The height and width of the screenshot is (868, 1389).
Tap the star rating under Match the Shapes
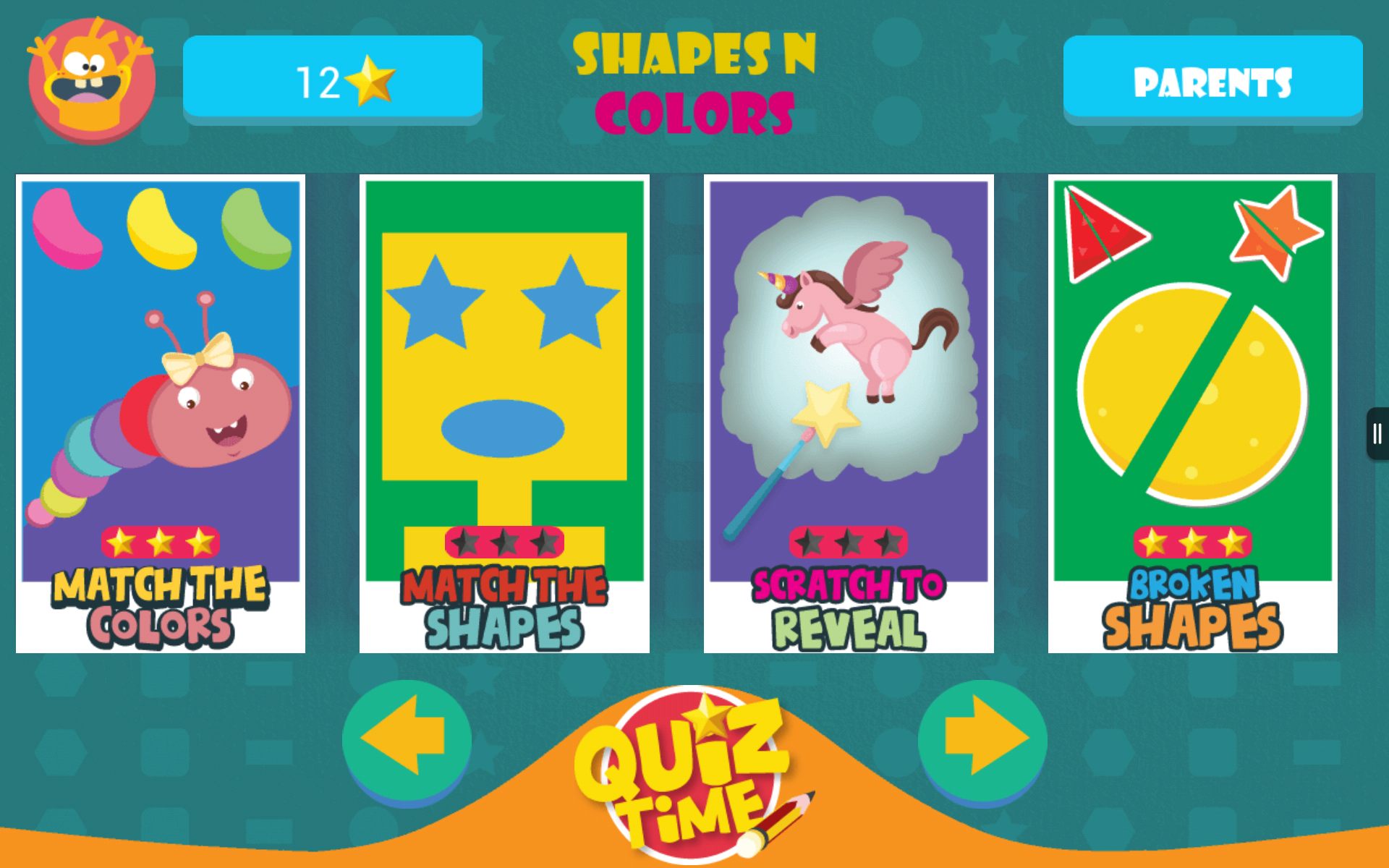click(504, 542)
